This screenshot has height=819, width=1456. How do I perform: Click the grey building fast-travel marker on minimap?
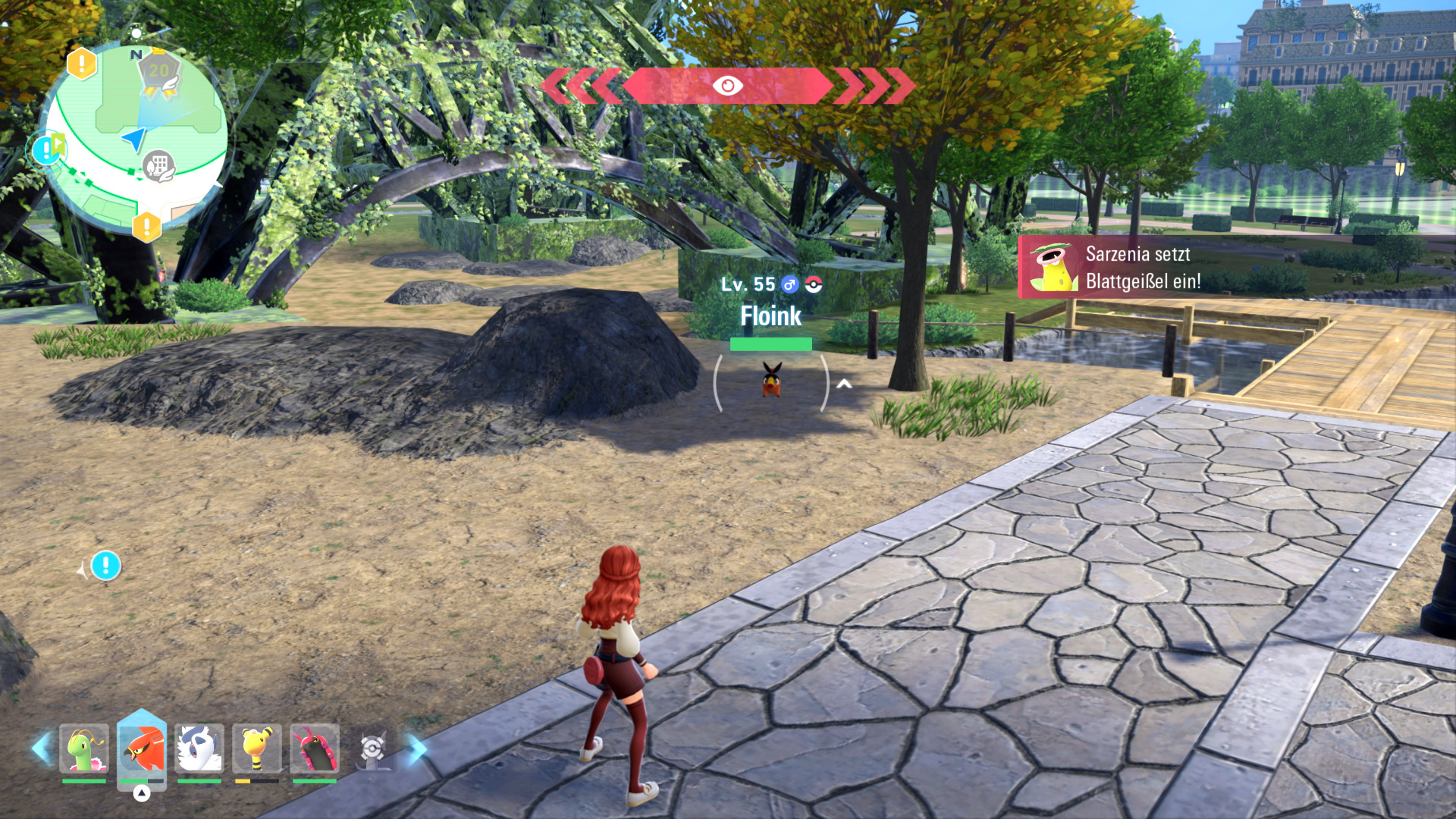coord(158,165)
